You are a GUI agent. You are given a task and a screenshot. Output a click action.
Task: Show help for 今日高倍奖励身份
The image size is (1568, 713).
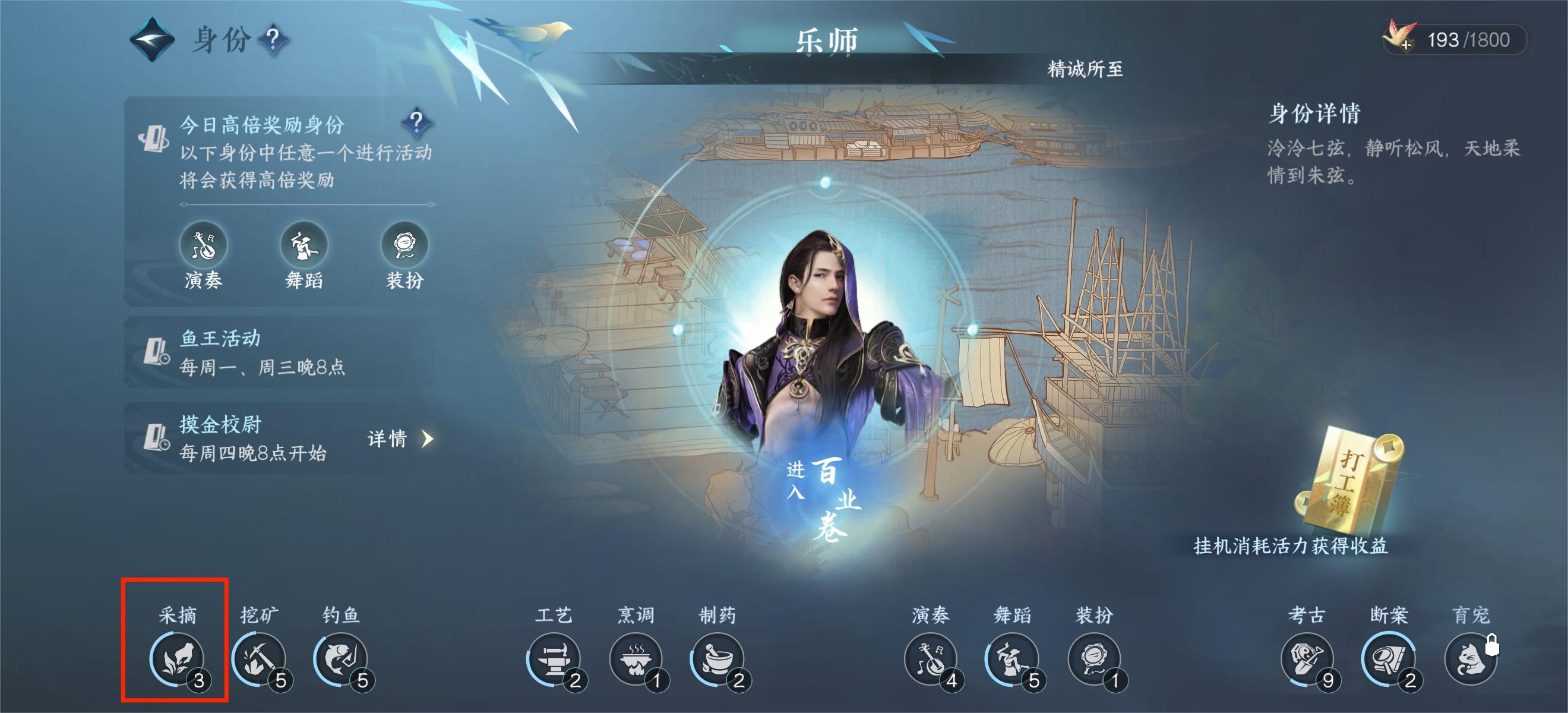(416, 122)
